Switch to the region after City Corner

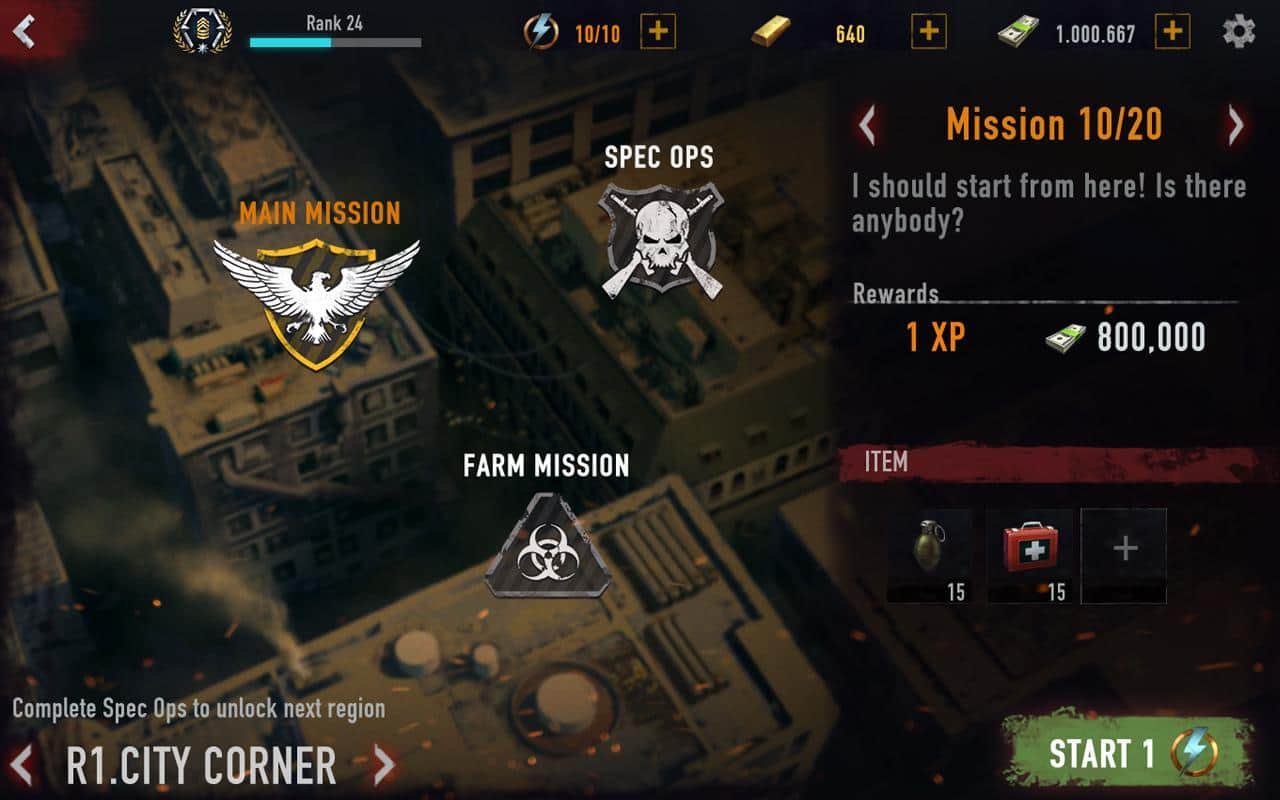(384, 766)
